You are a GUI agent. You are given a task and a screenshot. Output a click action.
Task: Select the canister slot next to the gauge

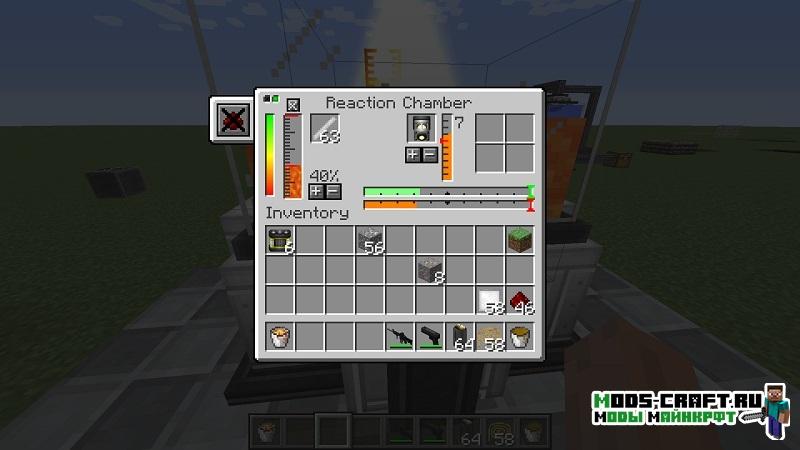click(x=421, y=128)
